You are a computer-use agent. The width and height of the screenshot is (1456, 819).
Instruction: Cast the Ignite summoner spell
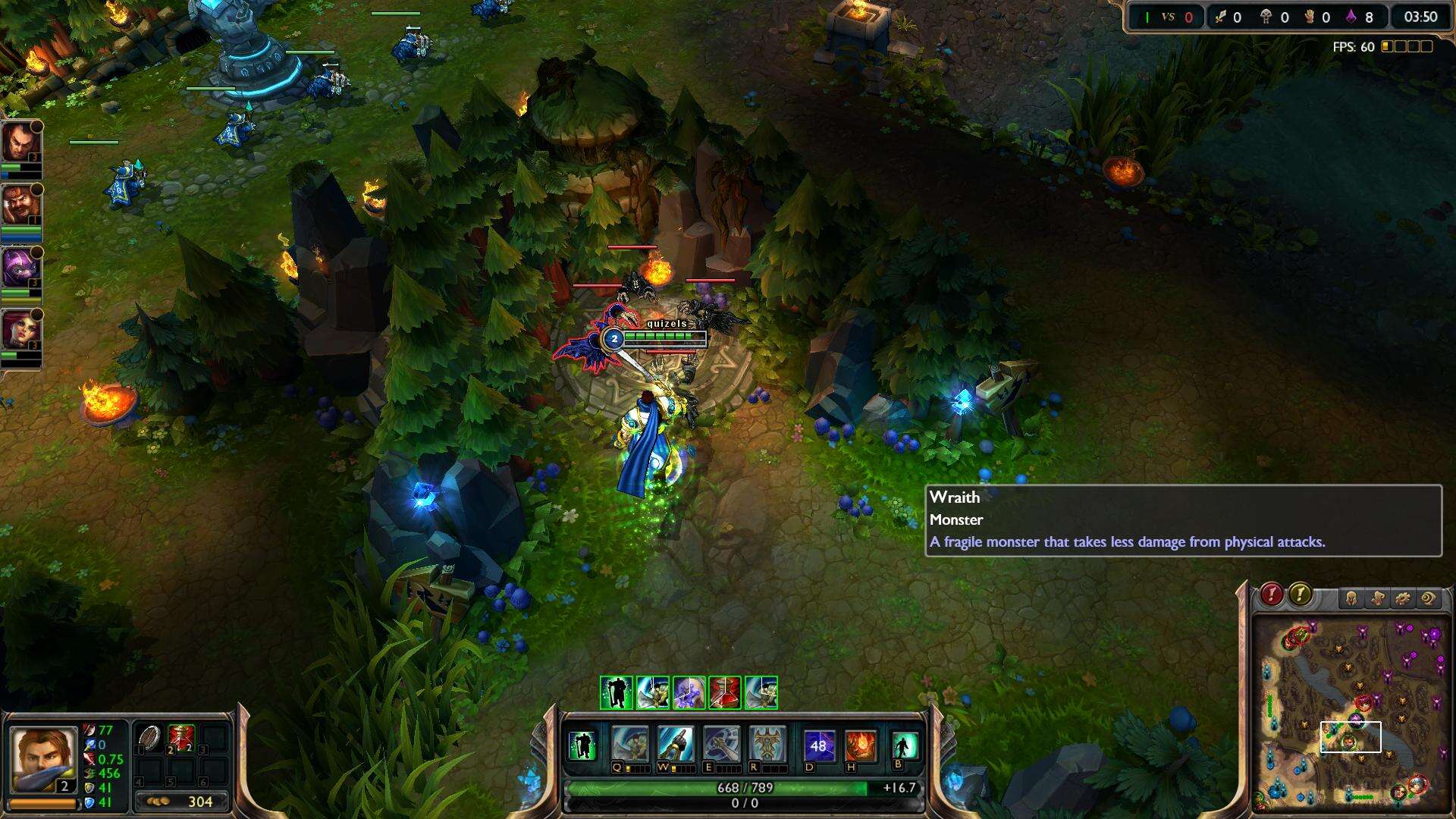pyautogui.click(x=860, y=745)
